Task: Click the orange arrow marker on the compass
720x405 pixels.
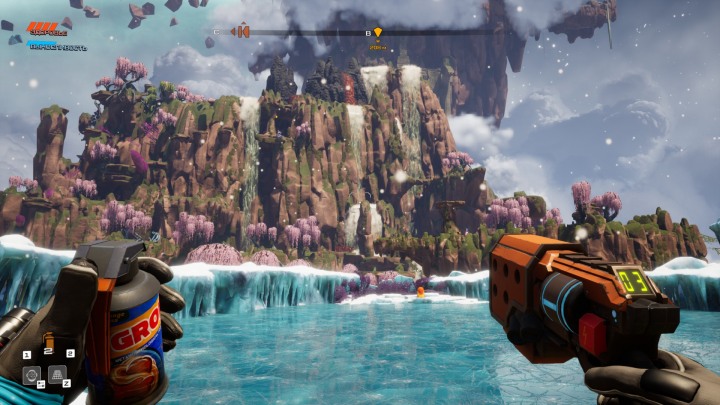Action: (240, 32)
